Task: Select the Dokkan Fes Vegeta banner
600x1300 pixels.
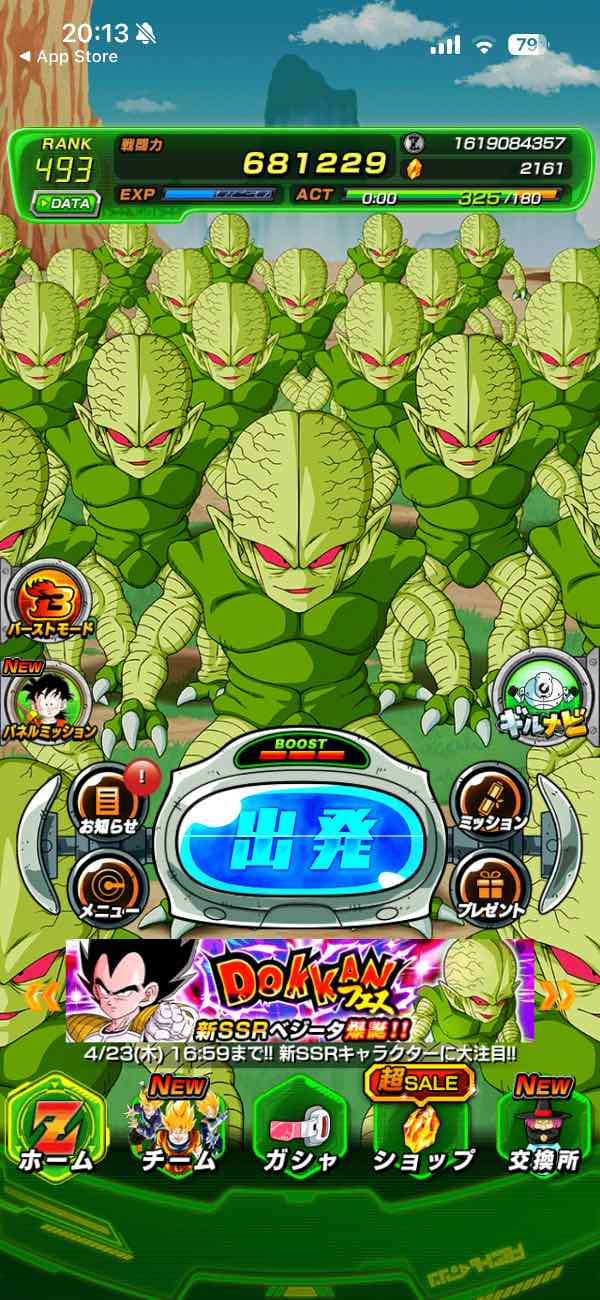Action: pyautogui.click(x=300, y=990)
